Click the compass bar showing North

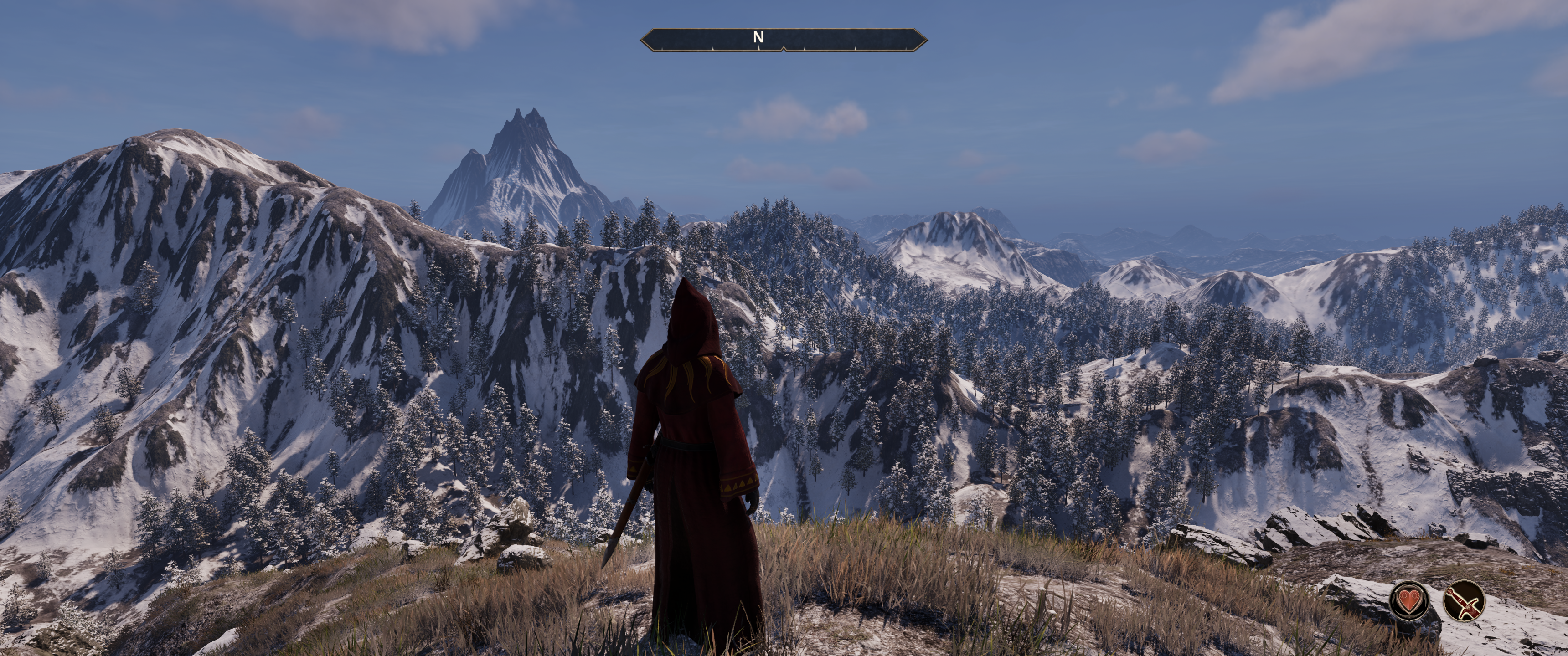[784, 40]
